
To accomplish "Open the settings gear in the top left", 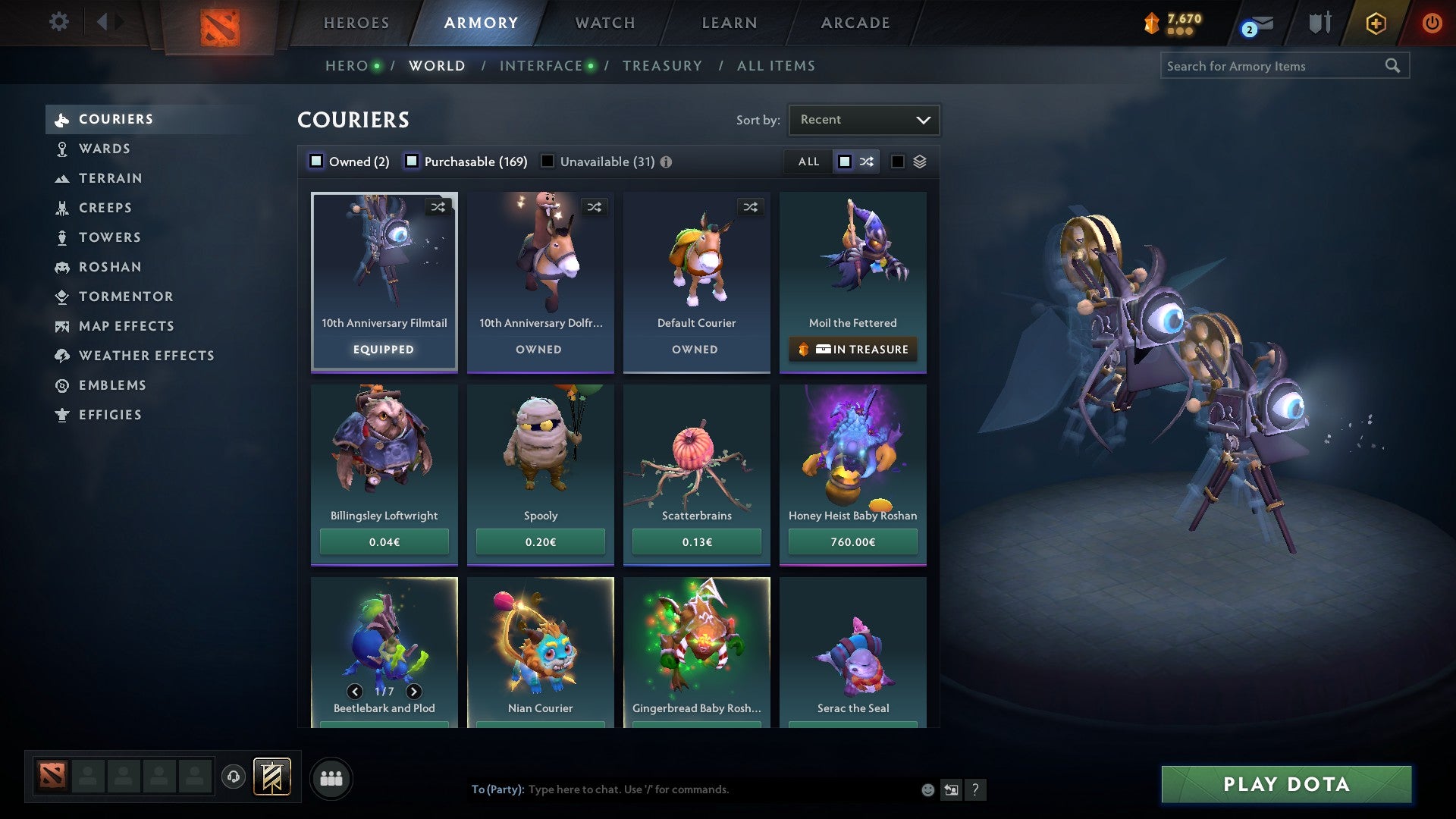I will [x=58, y=22].
